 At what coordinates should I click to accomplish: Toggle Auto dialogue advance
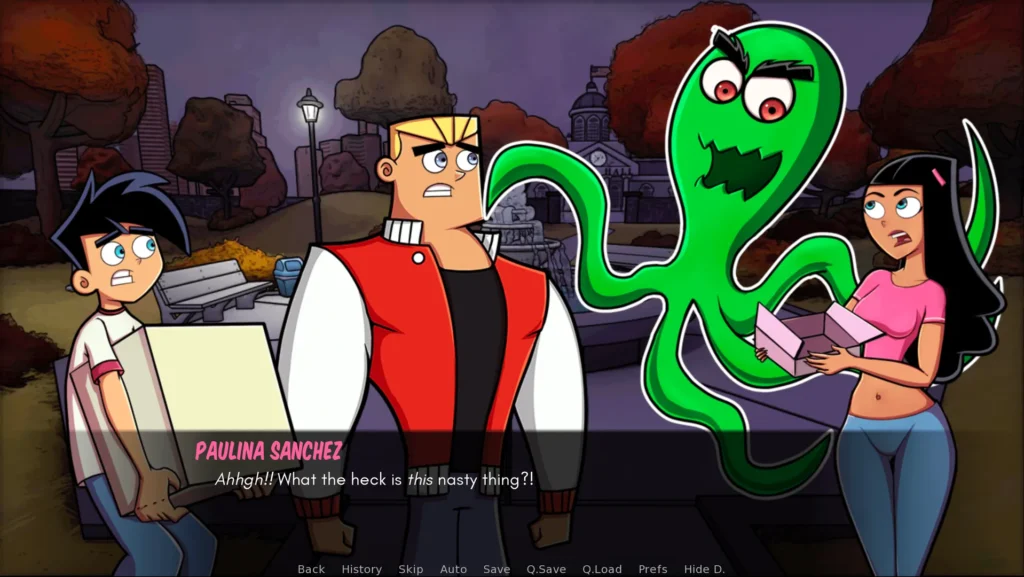(x=453, y=569)
